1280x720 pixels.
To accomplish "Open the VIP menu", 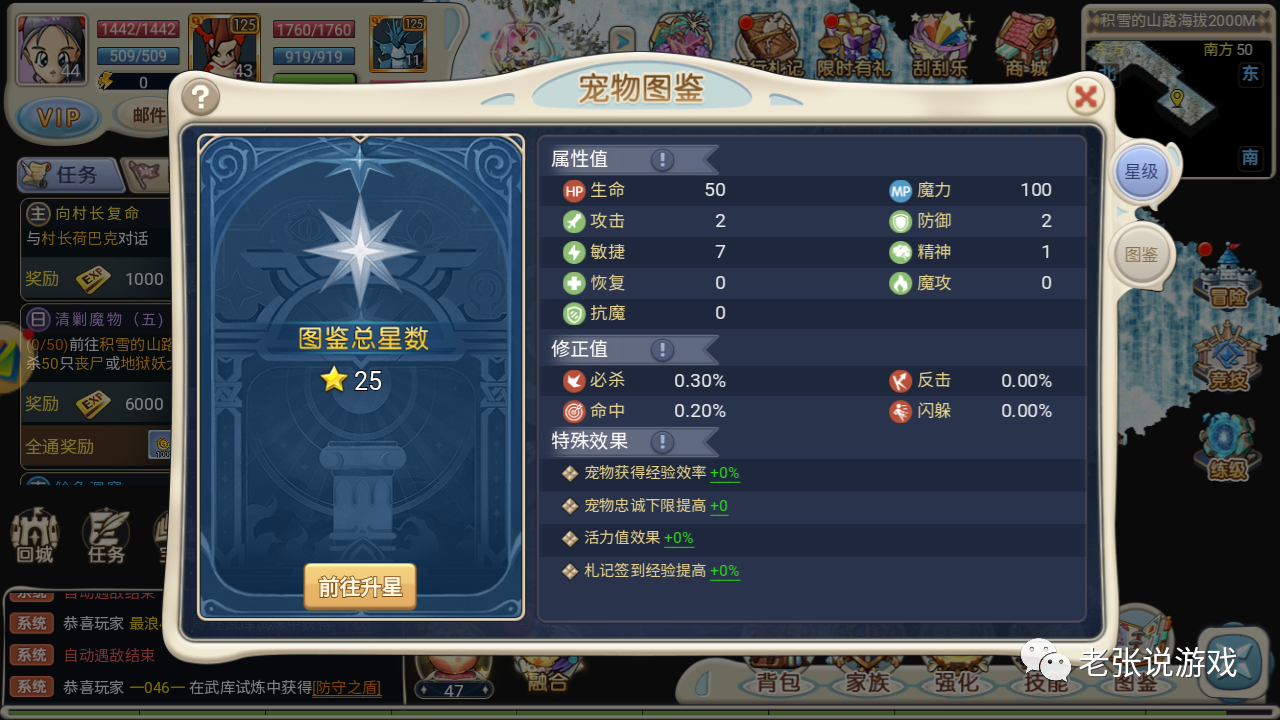I will pyautogui.click(x=58, y=117).
